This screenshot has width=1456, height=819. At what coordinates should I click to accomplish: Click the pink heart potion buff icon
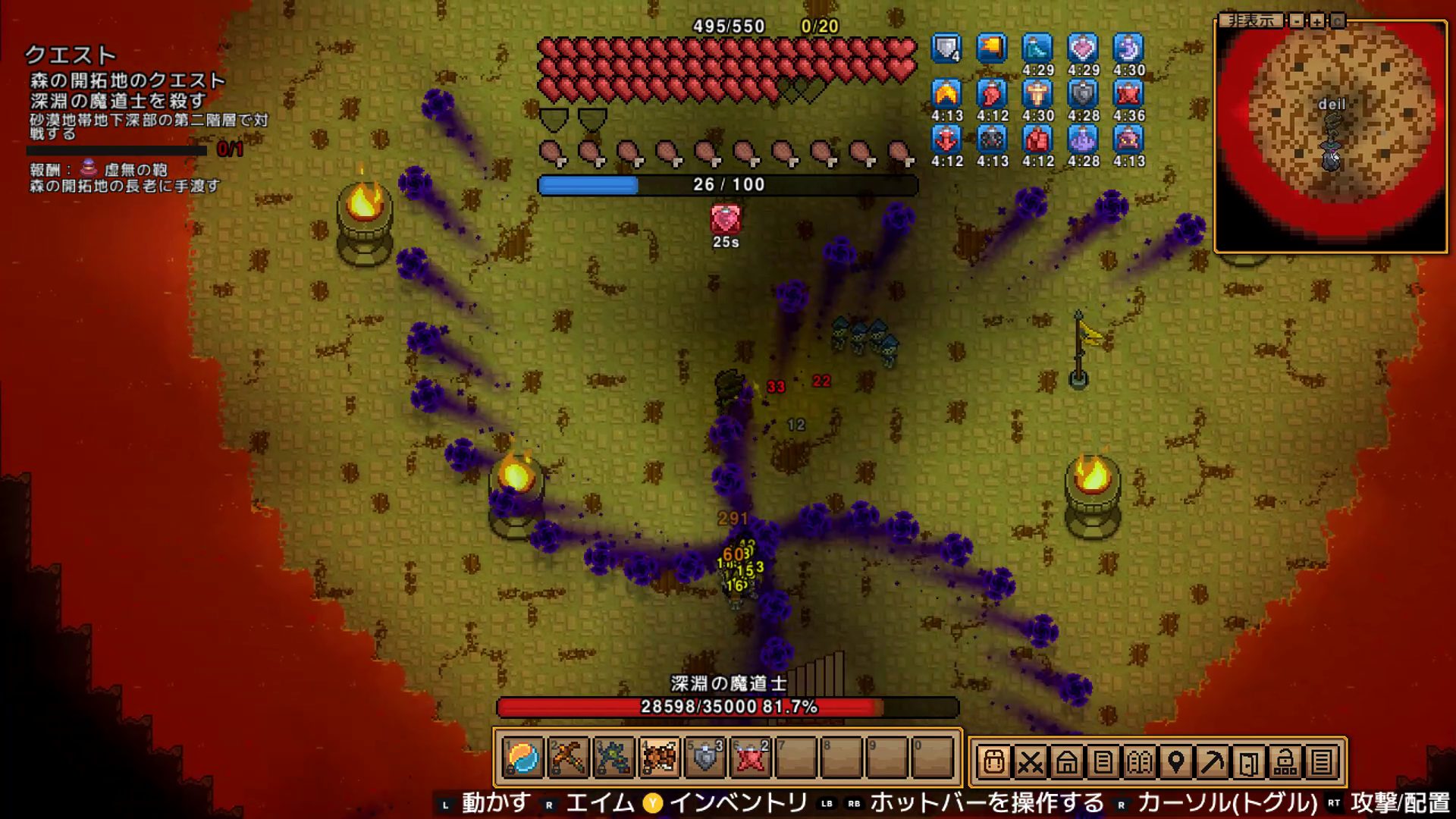click(x=1083, y=49)
